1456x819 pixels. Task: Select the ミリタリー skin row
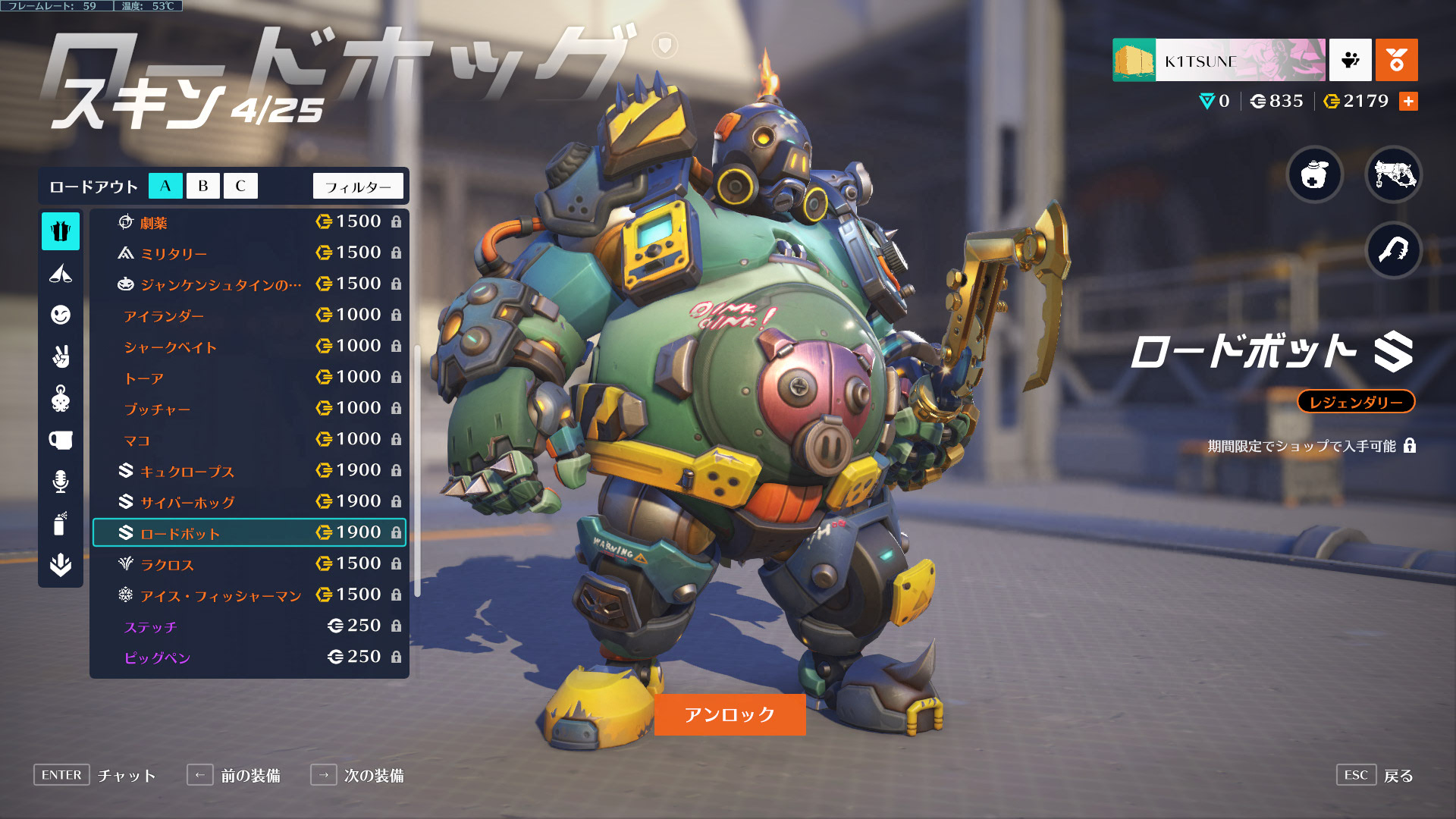[x=249, y=253]
